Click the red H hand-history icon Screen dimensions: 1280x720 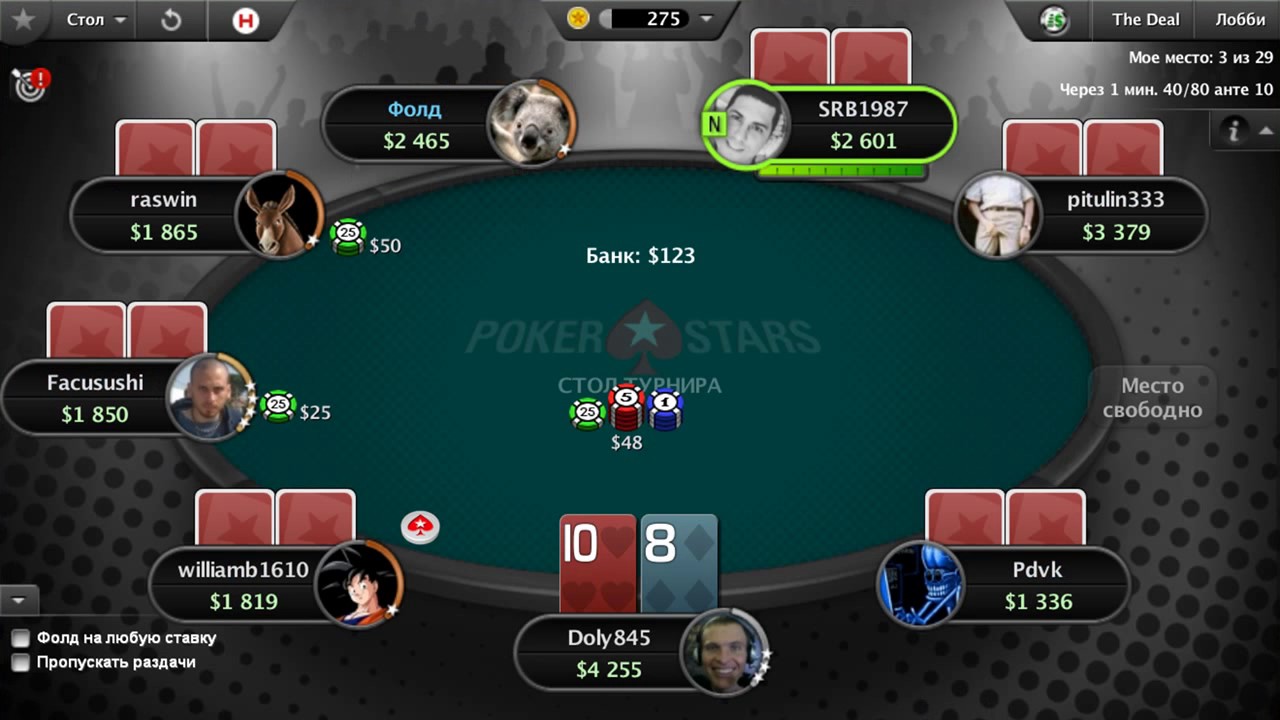[x=245, y=20]
